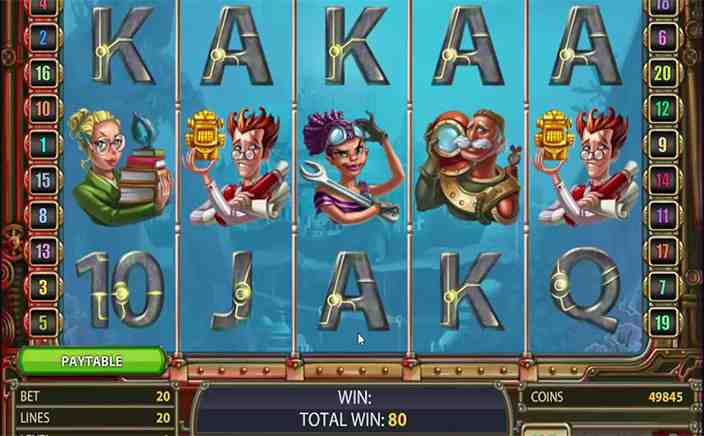Choose payline number 13
The width and height of the screenshot is (704, 436).
[x=43, y=251]
